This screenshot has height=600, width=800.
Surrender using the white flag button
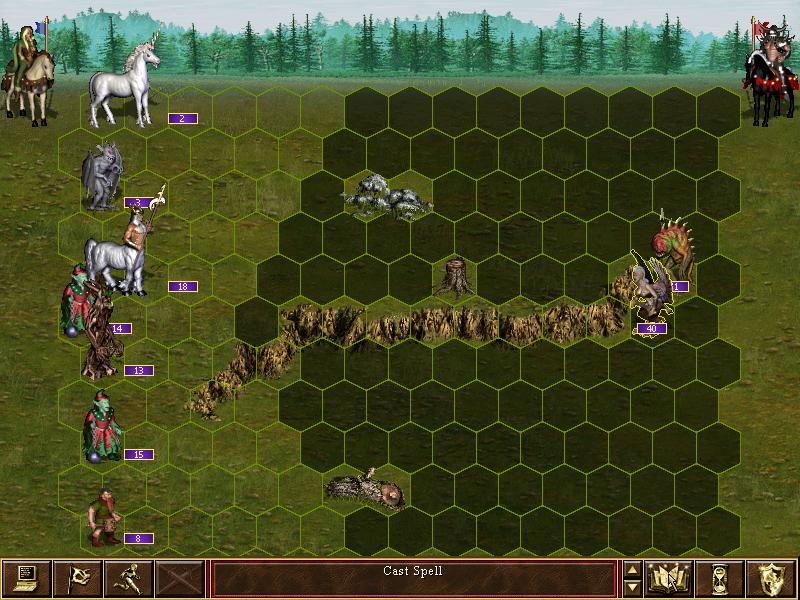[x=78, y=578]
